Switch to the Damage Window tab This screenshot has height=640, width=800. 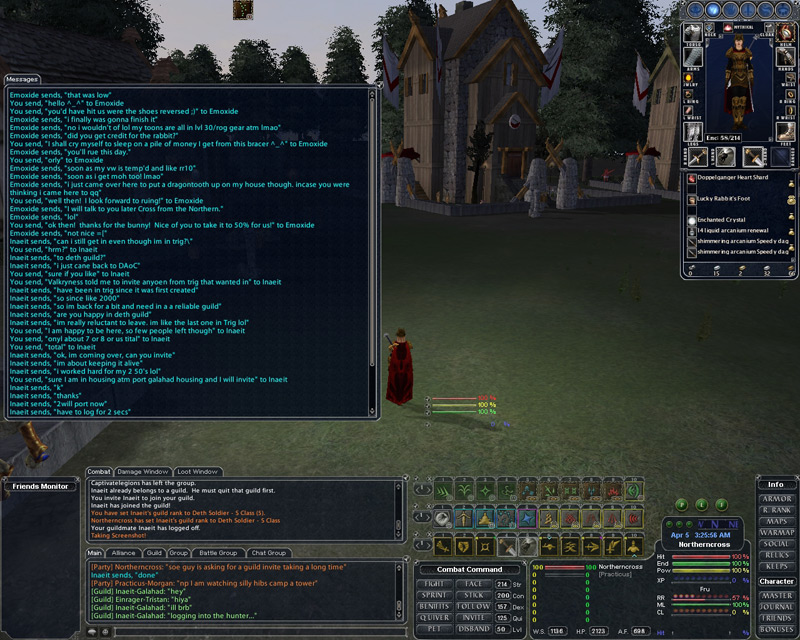[143, 471]
